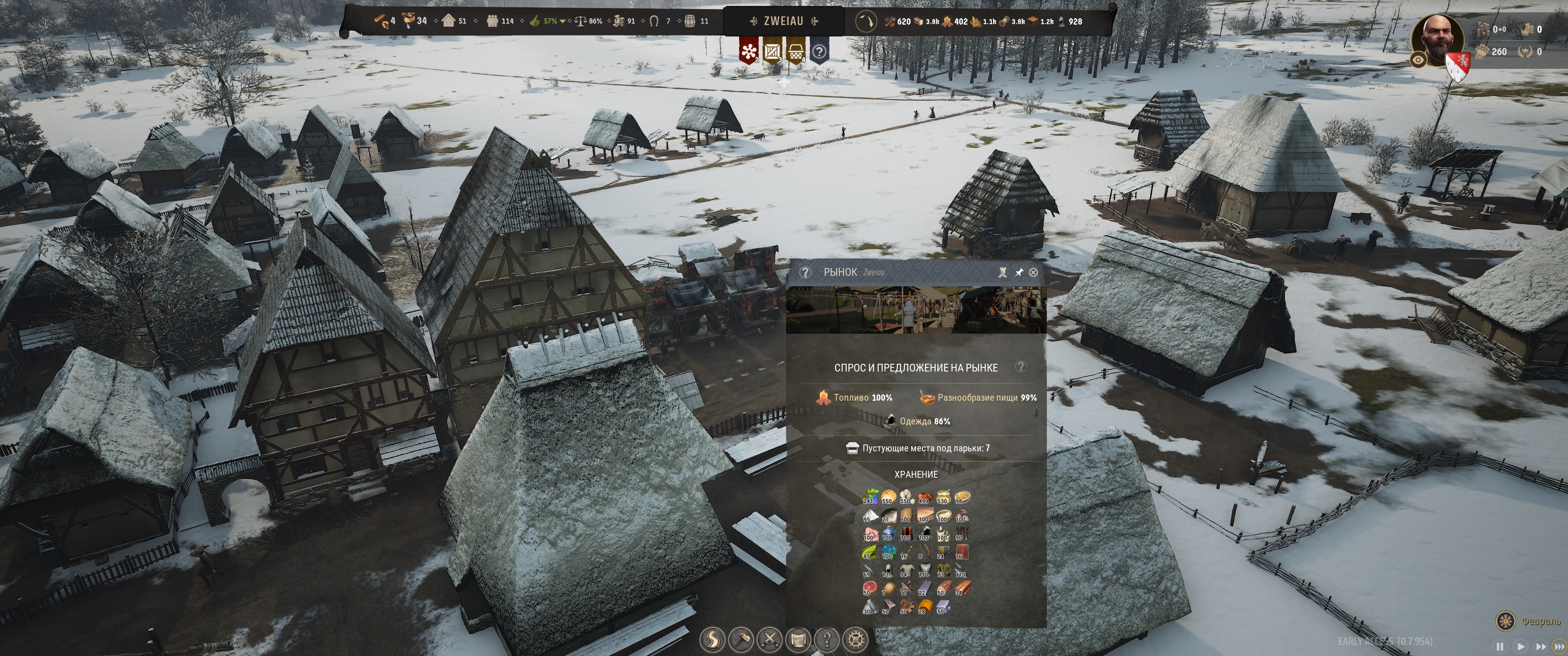Select the leather boots in market storage
Viewport: 1568px width, 656px height.
(961, 534)
